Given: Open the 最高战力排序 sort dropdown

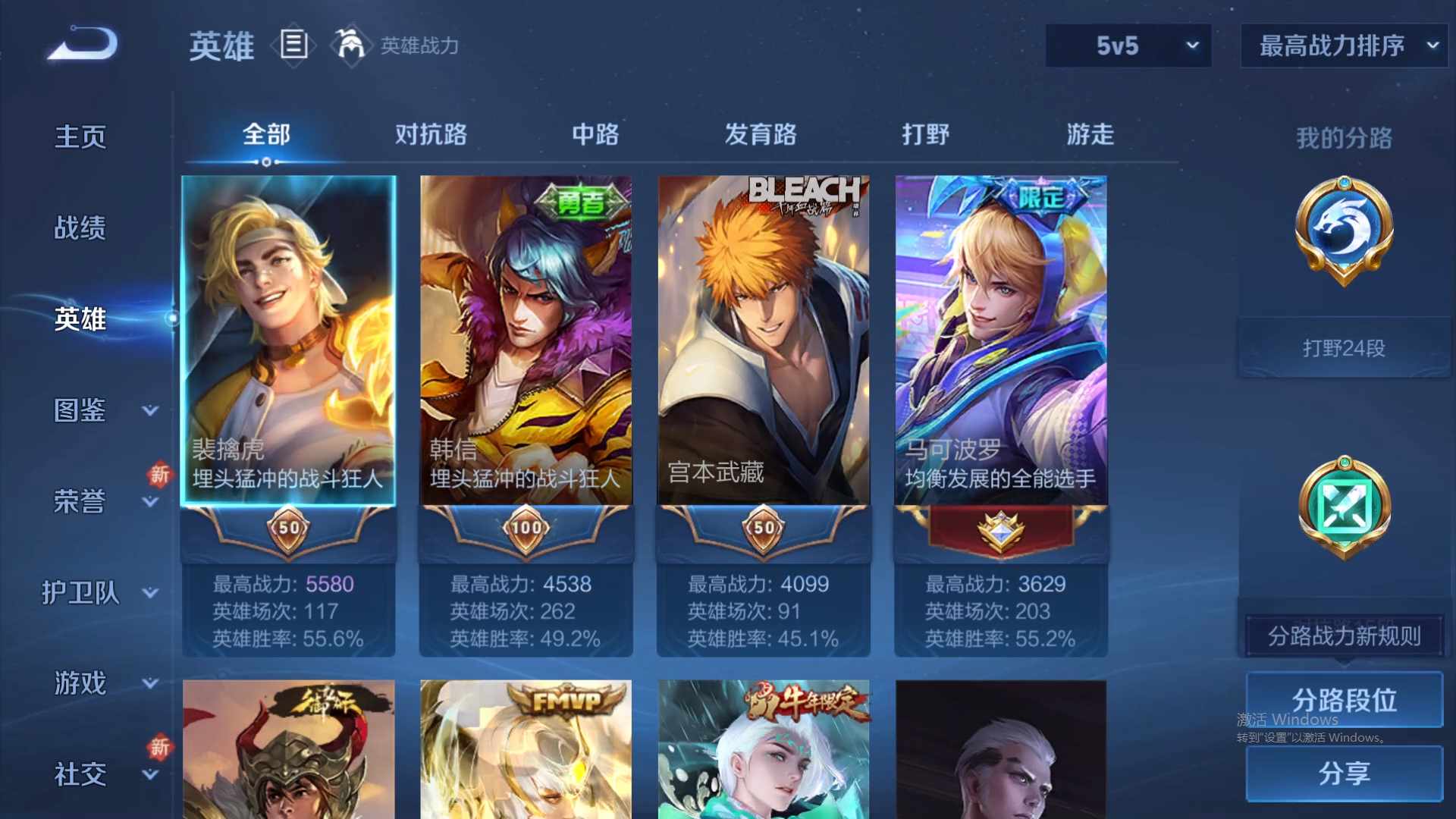Looking at the screenshot, I should pos(1342,45).
